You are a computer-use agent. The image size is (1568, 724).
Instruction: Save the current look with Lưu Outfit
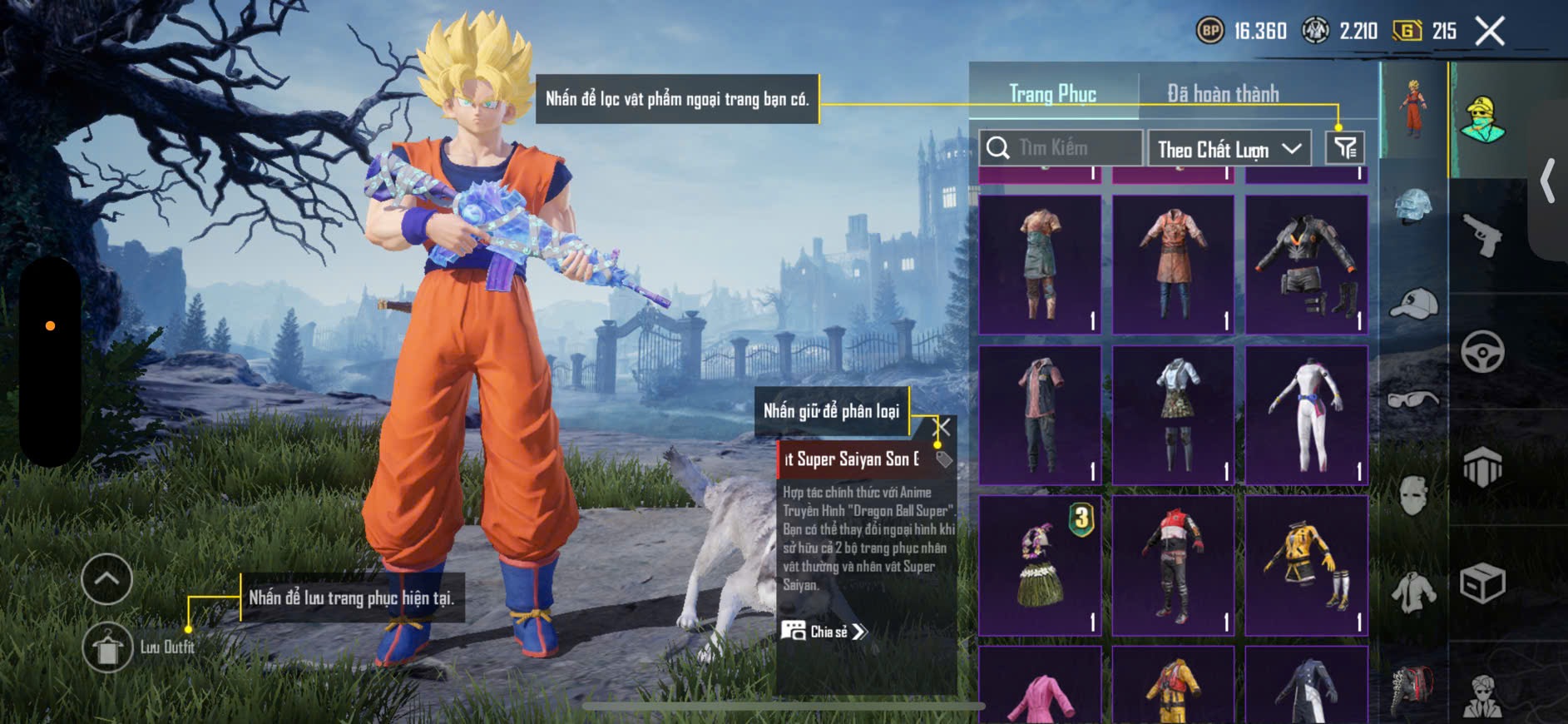point(108,647)
